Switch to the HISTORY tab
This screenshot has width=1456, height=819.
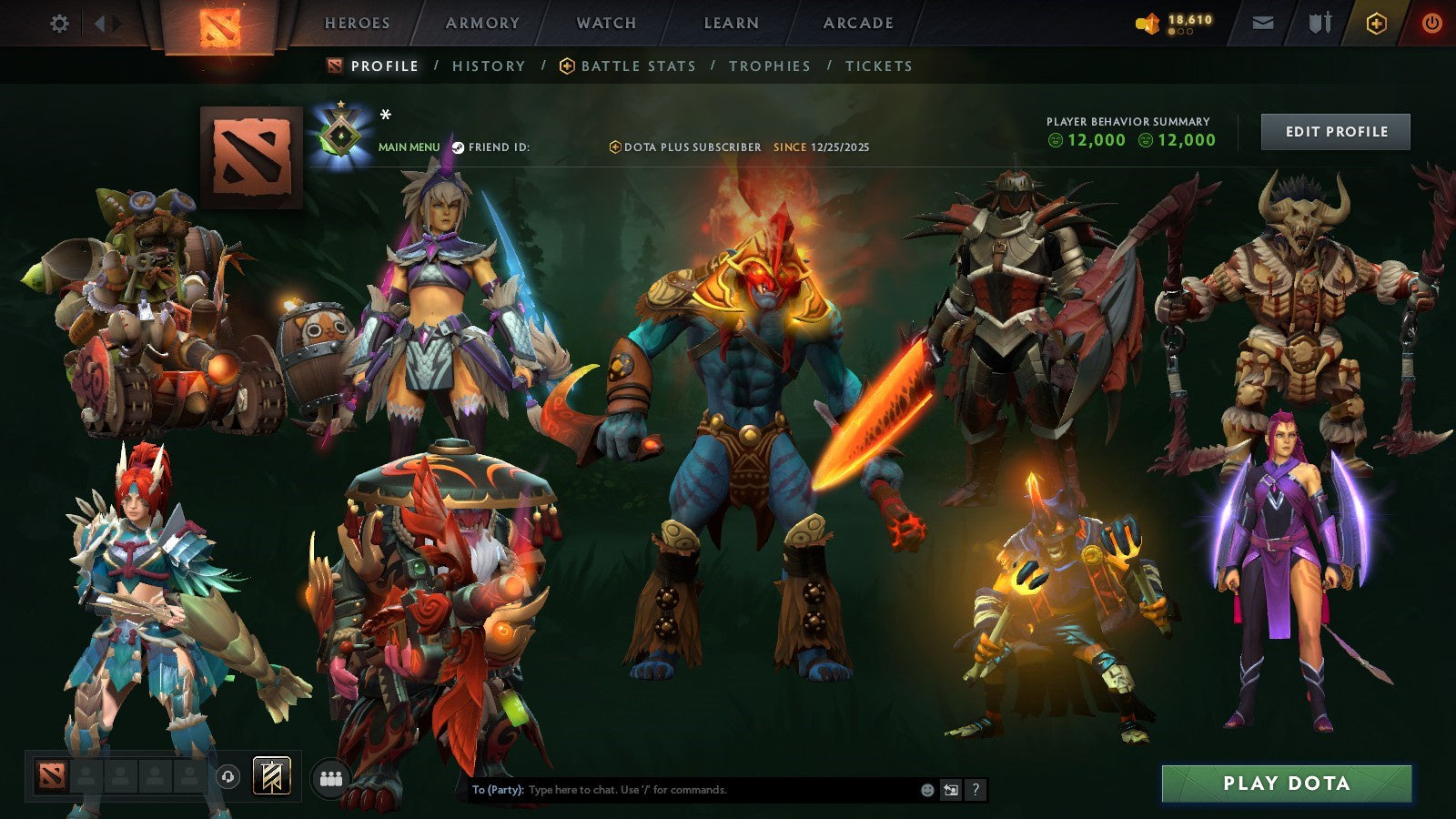point(488,66)
